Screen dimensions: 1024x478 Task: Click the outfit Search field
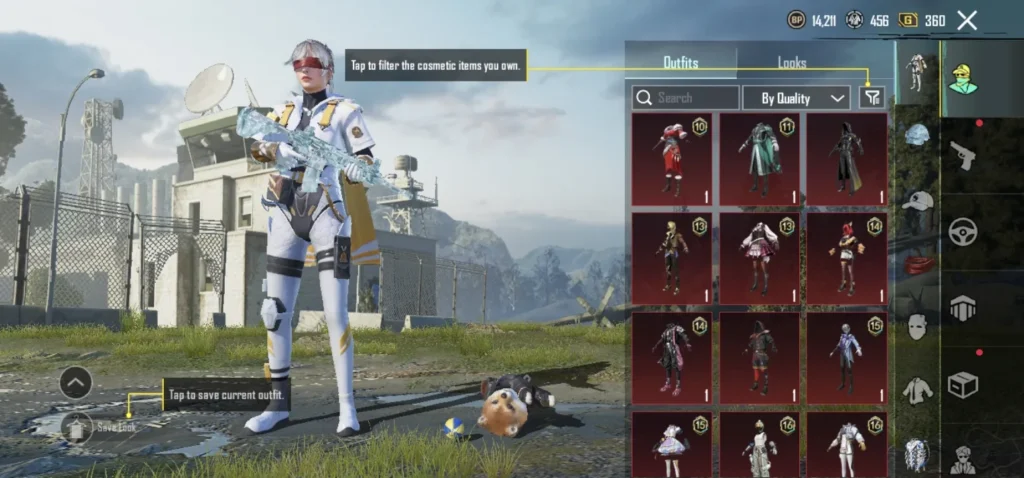(686, 98)
